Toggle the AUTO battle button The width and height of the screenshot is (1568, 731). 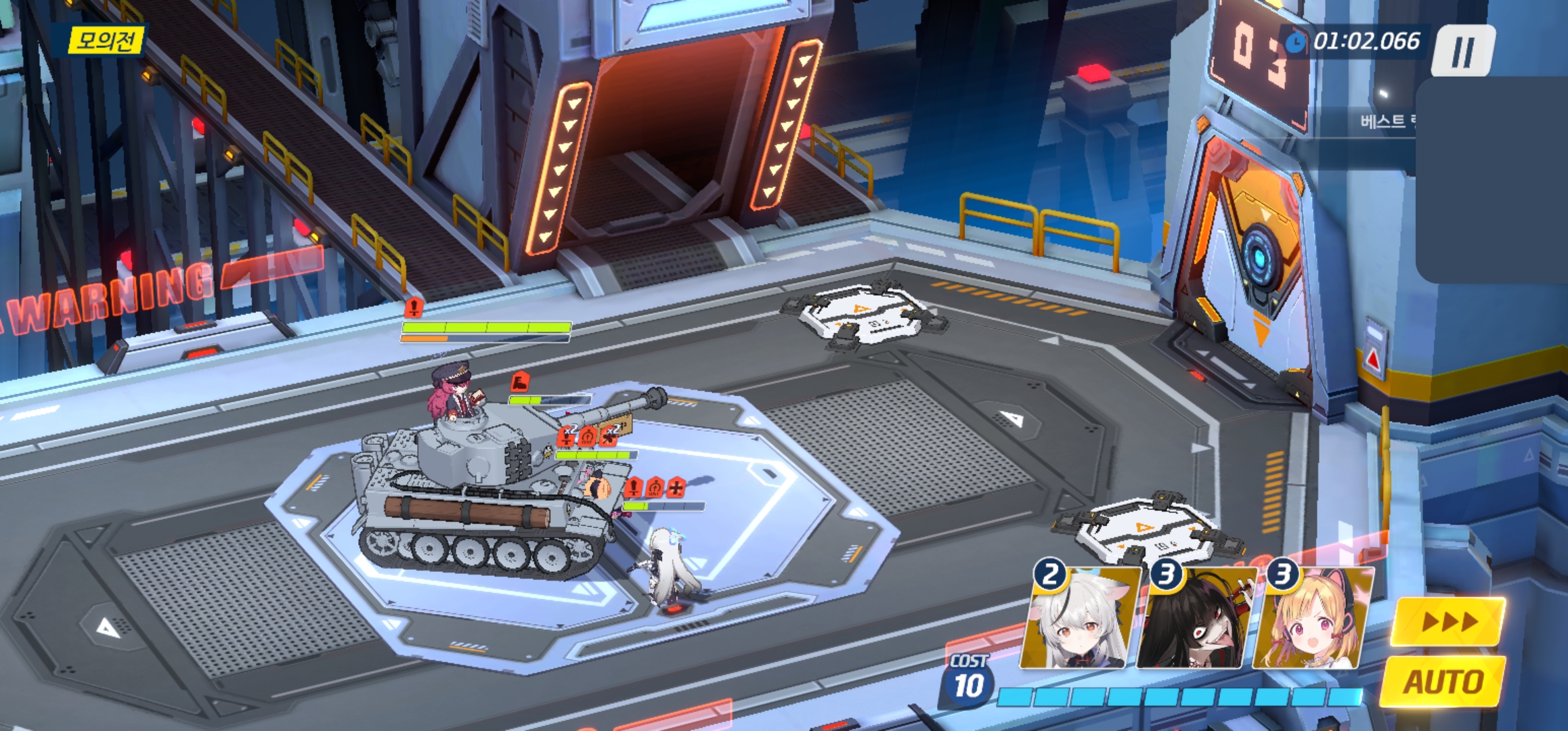pyautogui.click(x=1443, y=681)
